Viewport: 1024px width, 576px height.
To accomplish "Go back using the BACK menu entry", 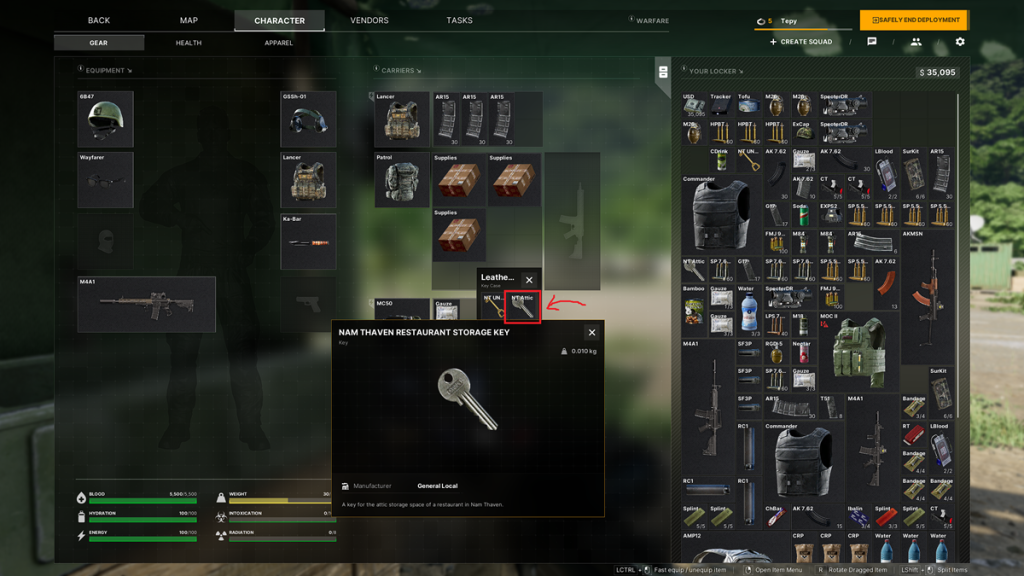I will (99, 20).
